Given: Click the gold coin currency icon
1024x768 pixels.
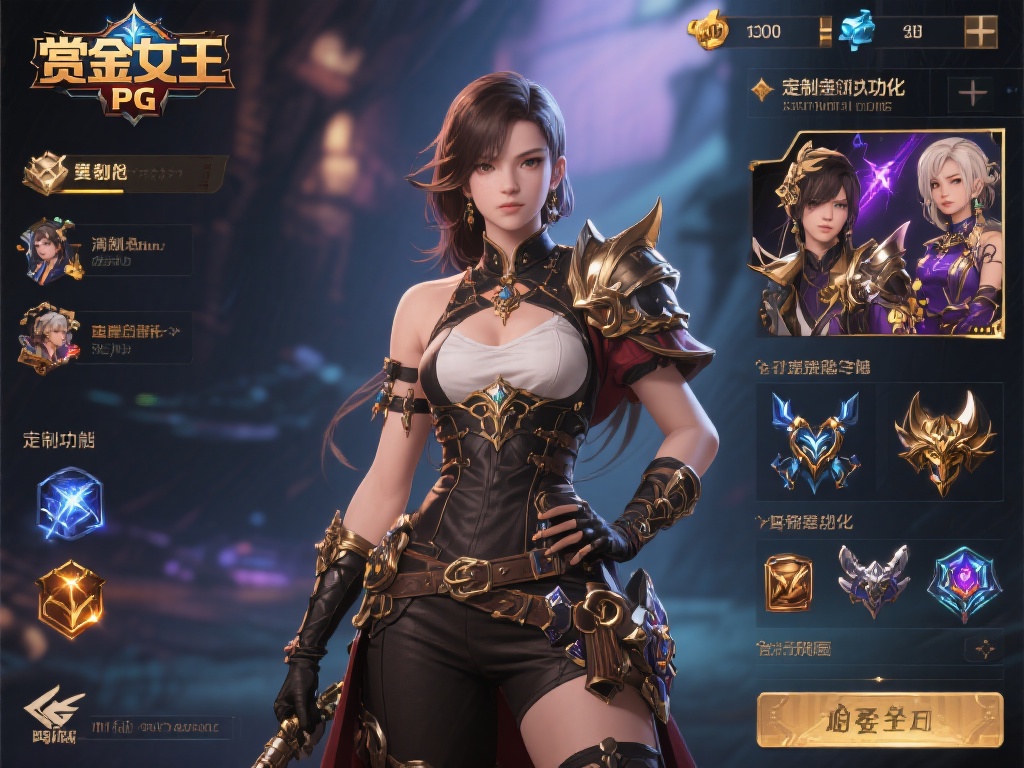Looking at the screenshot, I should (708, 31).
